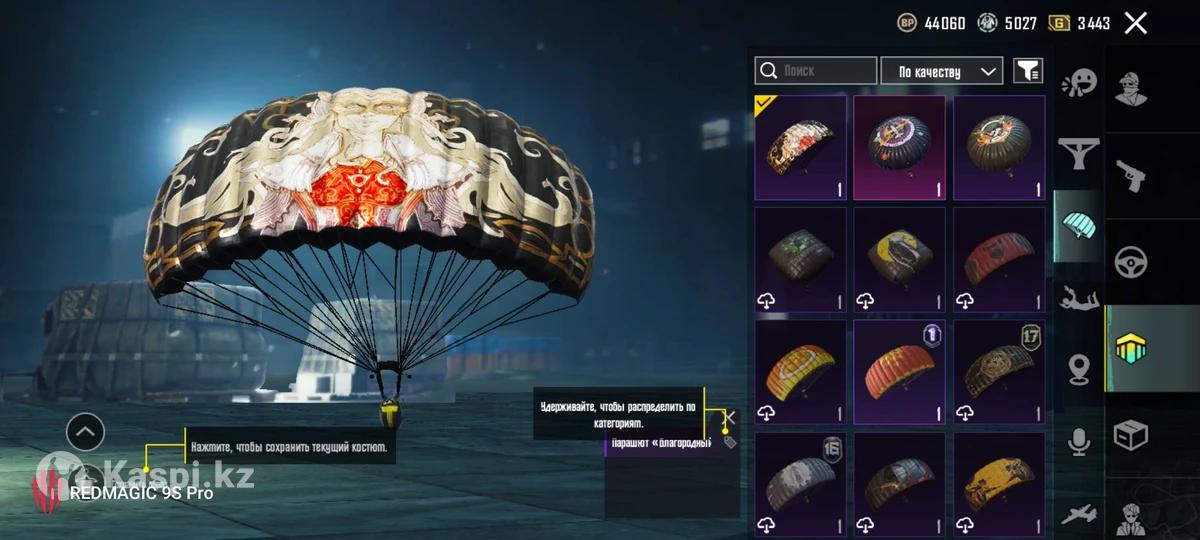Close the parachute info popup
Screen dimensions: 1200x540
730,417
